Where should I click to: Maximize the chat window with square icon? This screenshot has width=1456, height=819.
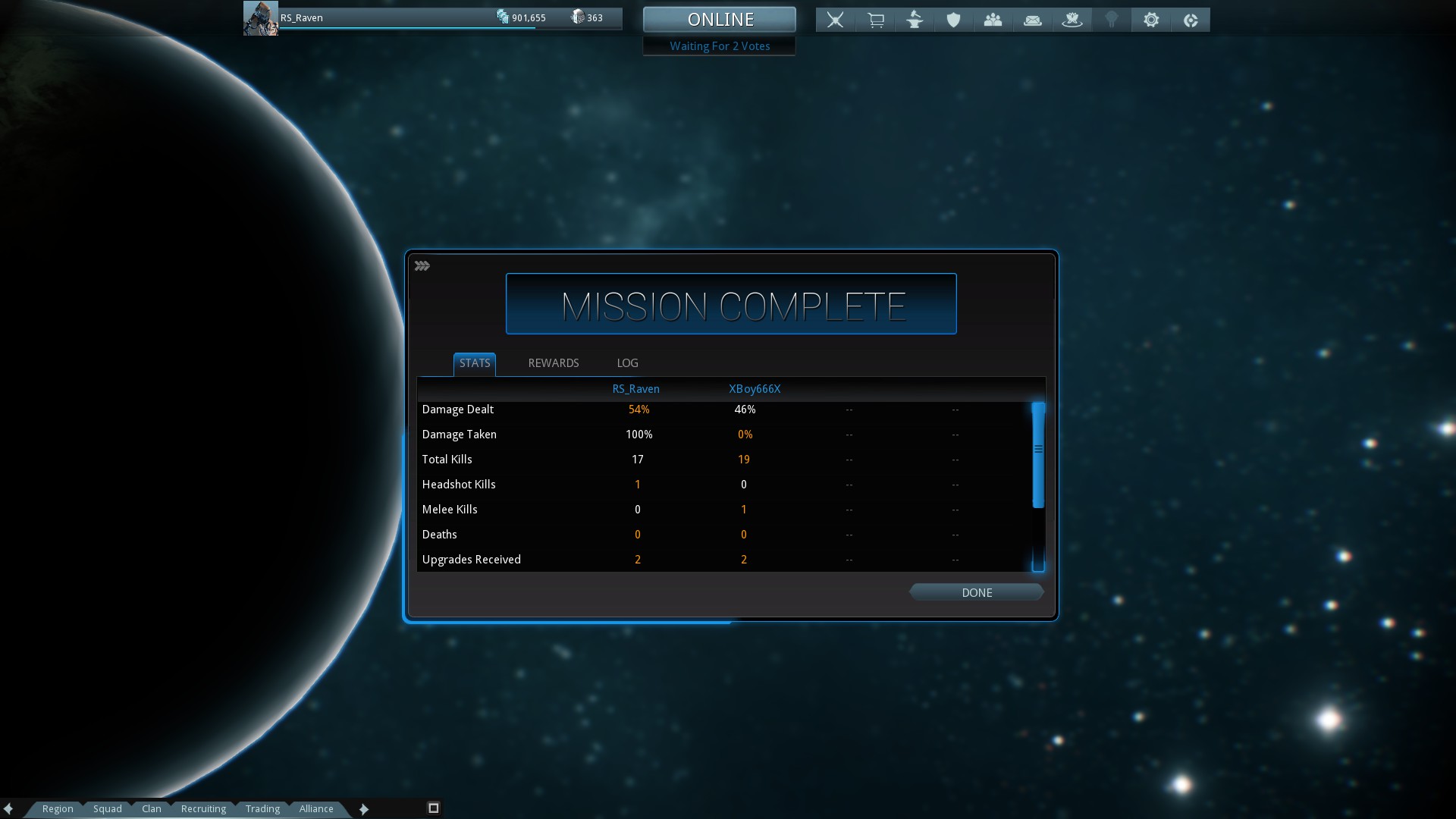point(434,808)
